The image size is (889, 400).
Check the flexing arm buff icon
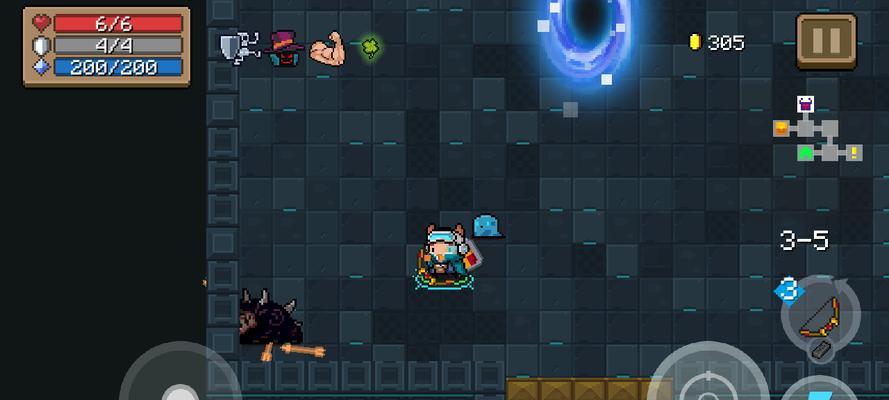(327, 47)
